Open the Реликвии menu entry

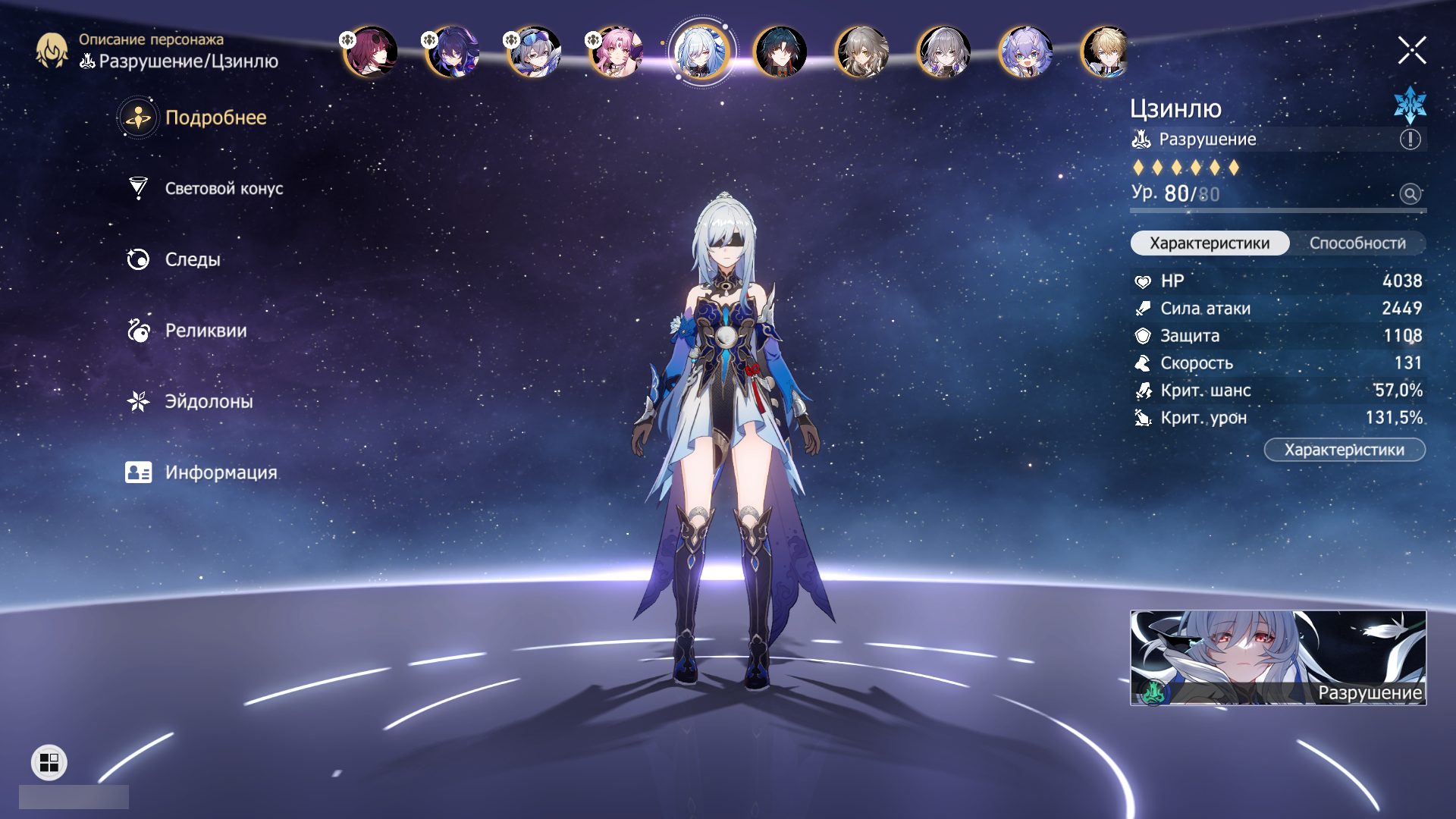[206, 331]
